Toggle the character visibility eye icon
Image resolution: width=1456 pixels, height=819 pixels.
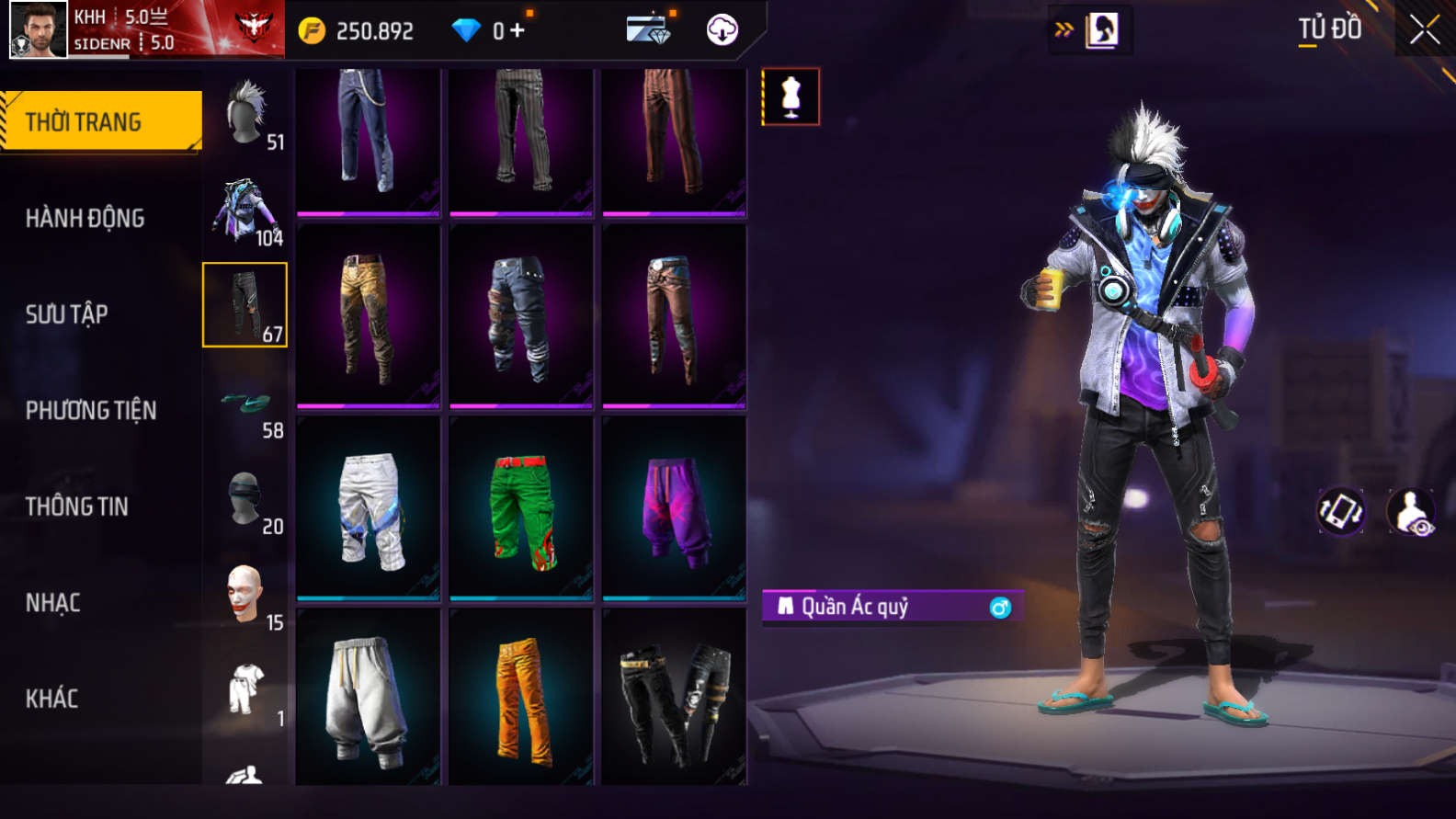1410,512
